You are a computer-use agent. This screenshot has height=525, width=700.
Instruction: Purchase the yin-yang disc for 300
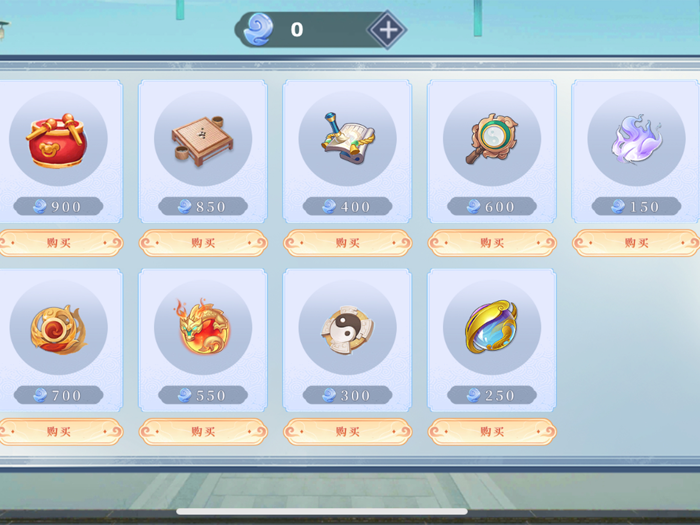(347, 432)
